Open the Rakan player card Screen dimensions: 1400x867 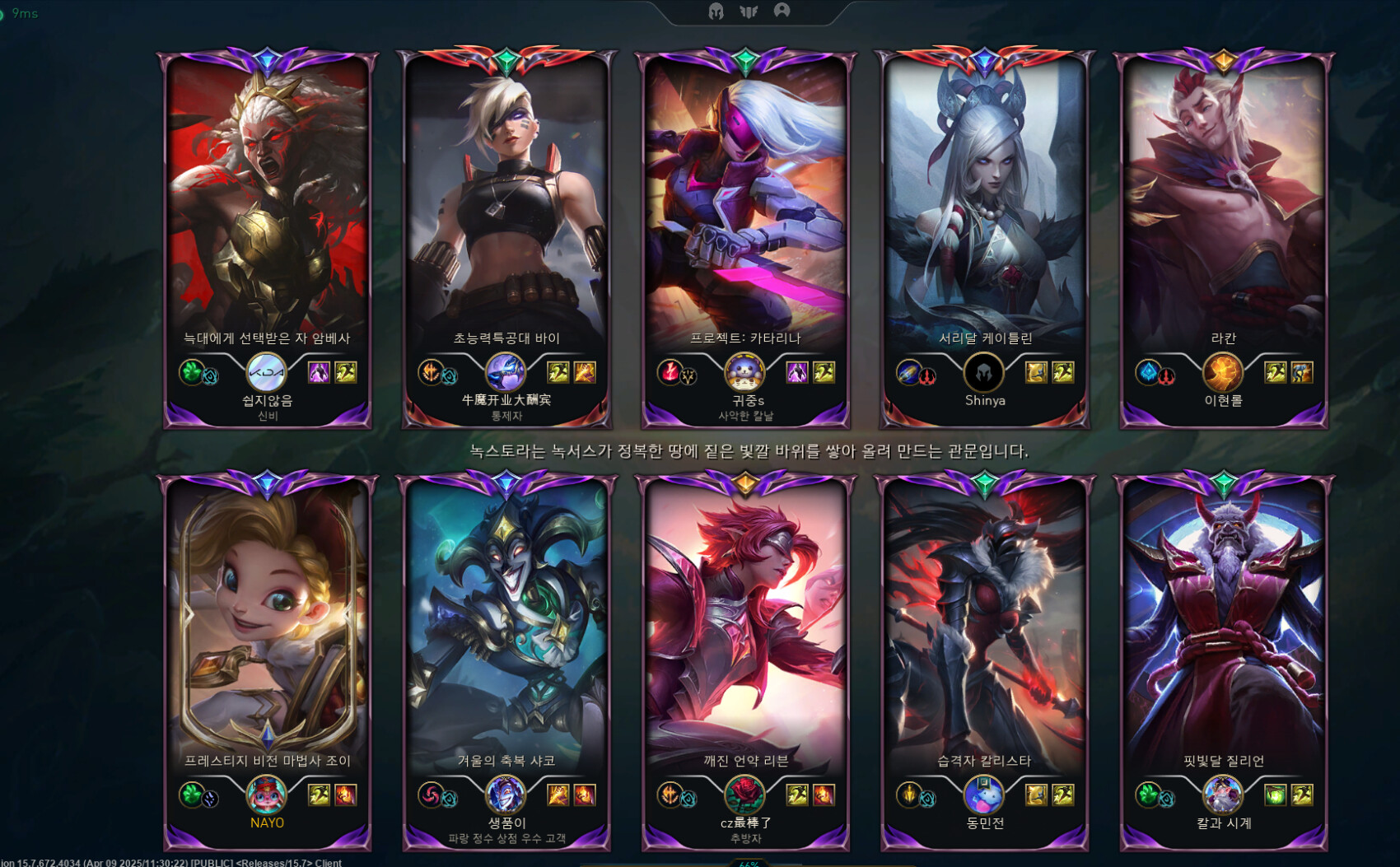[x=1223, y=206]
